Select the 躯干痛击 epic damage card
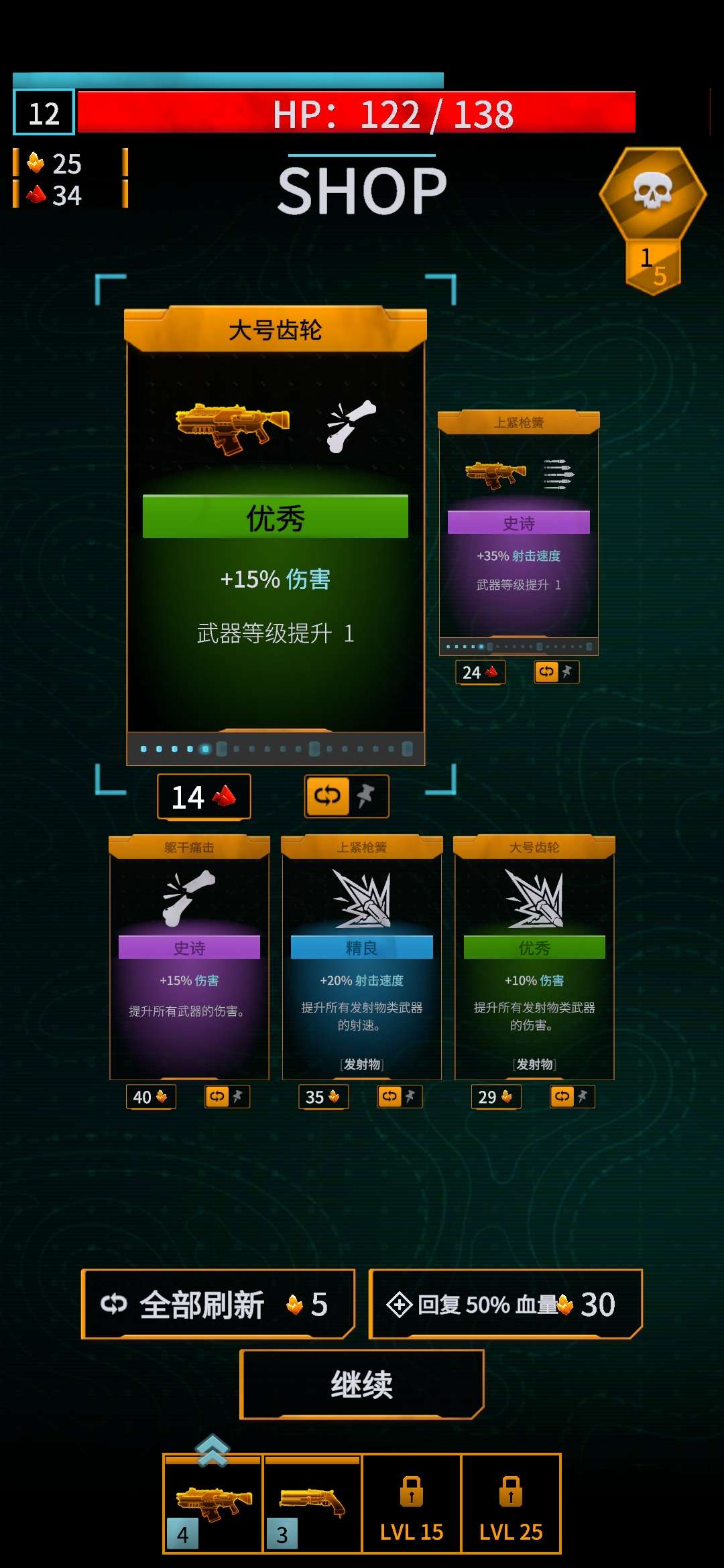The image size is (724, 1568). pyautogui.click(x=189, y=957)
